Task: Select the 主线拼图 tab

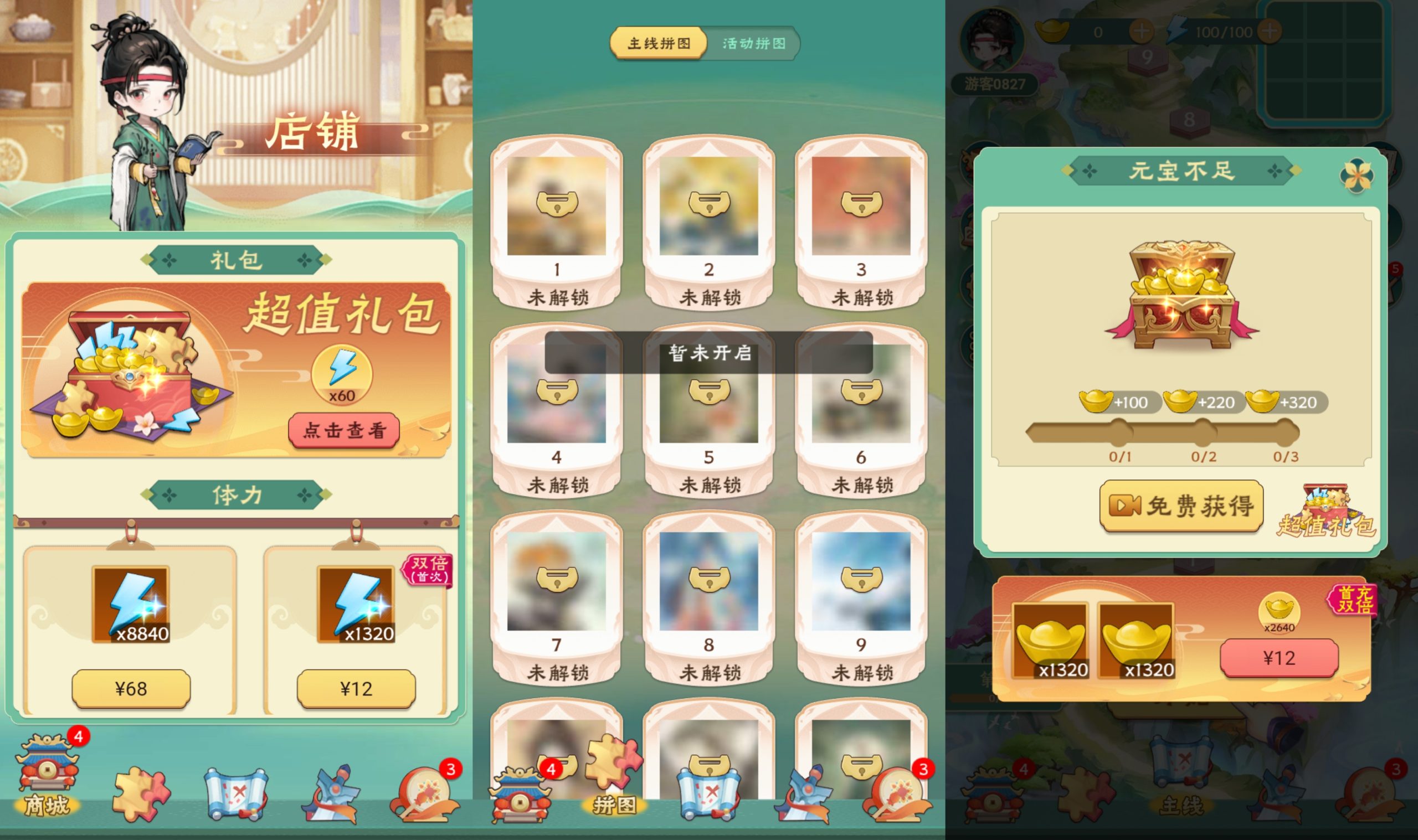Action: click(660, 43)
